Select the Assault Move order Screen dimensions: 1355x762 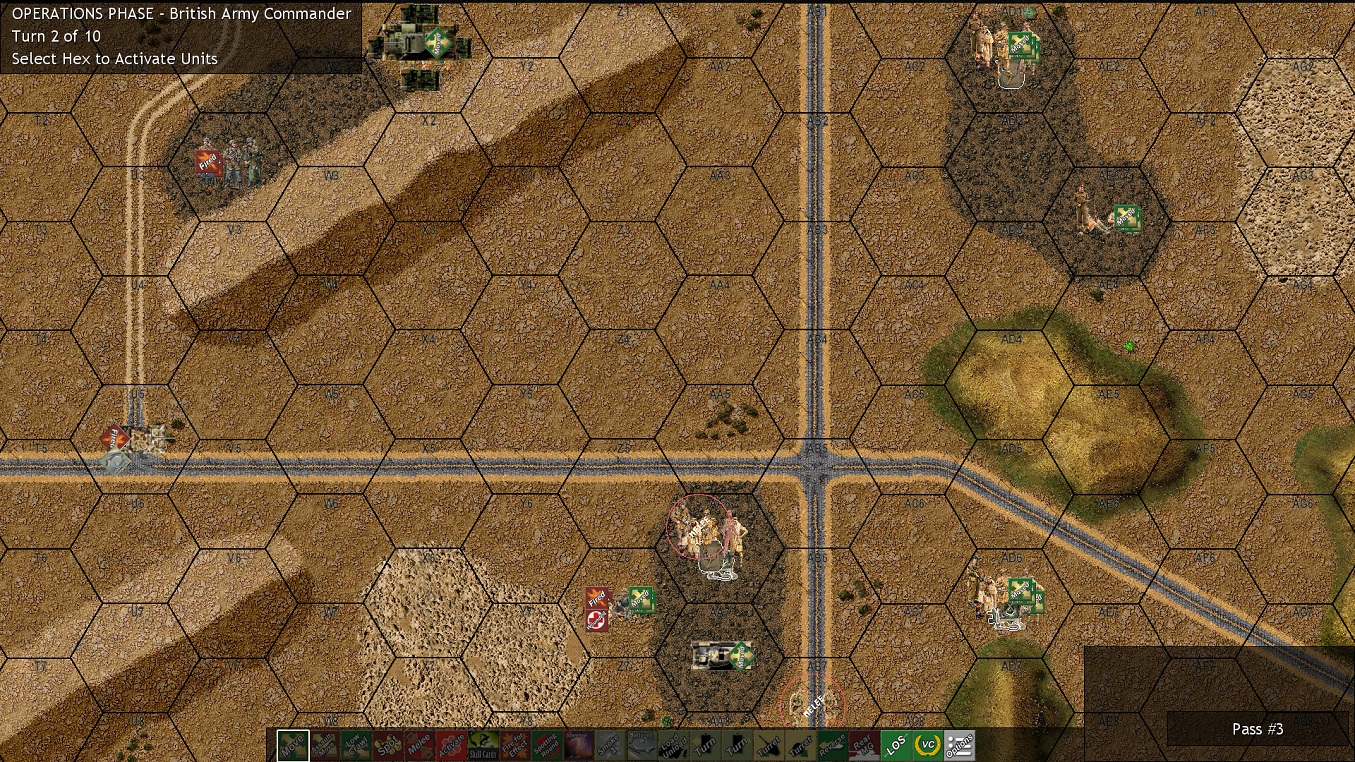[x=321, y=745]
